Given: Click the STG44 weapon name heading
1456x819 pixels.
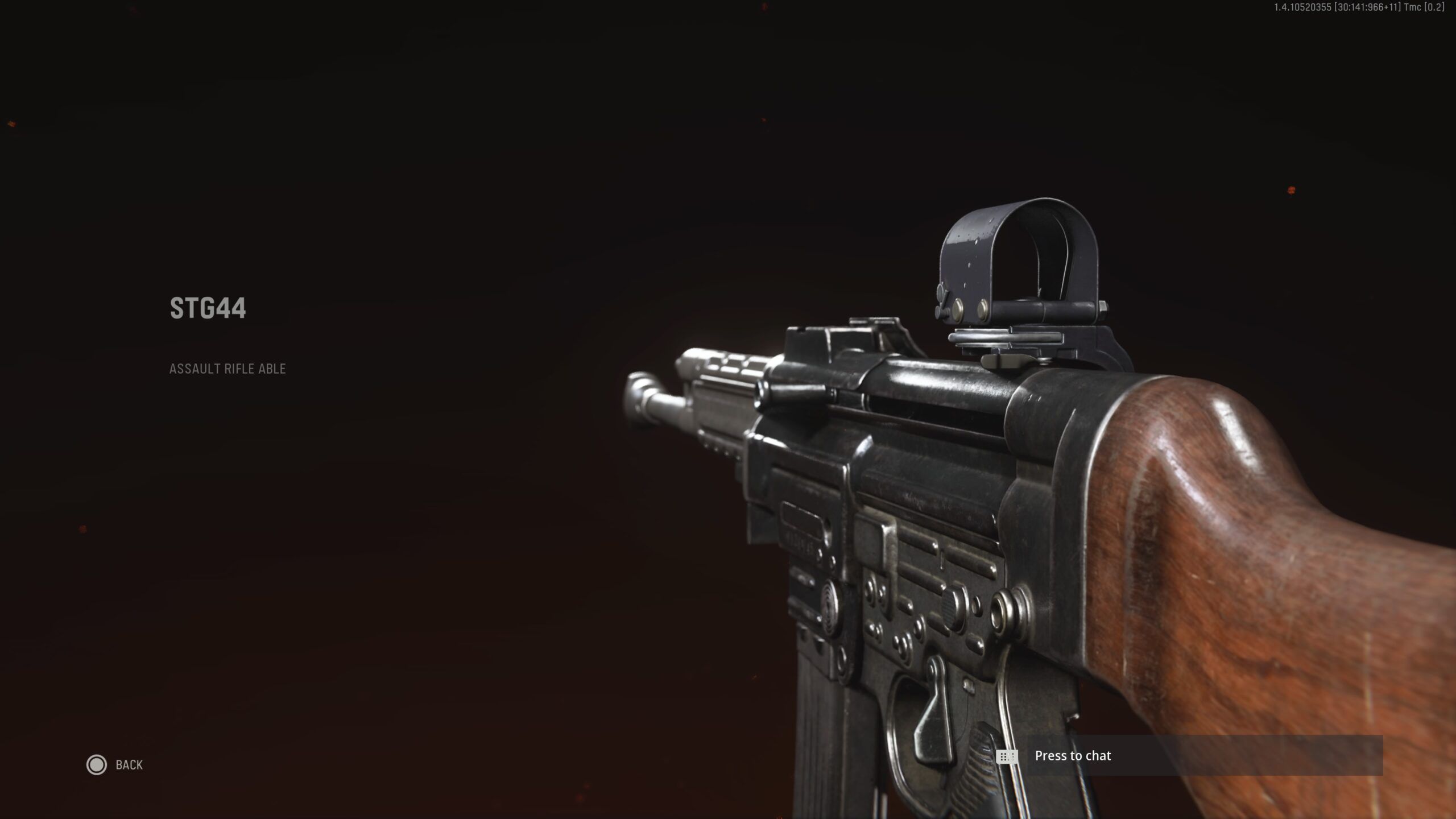Looking at the screenshot, I should point(207,309).
